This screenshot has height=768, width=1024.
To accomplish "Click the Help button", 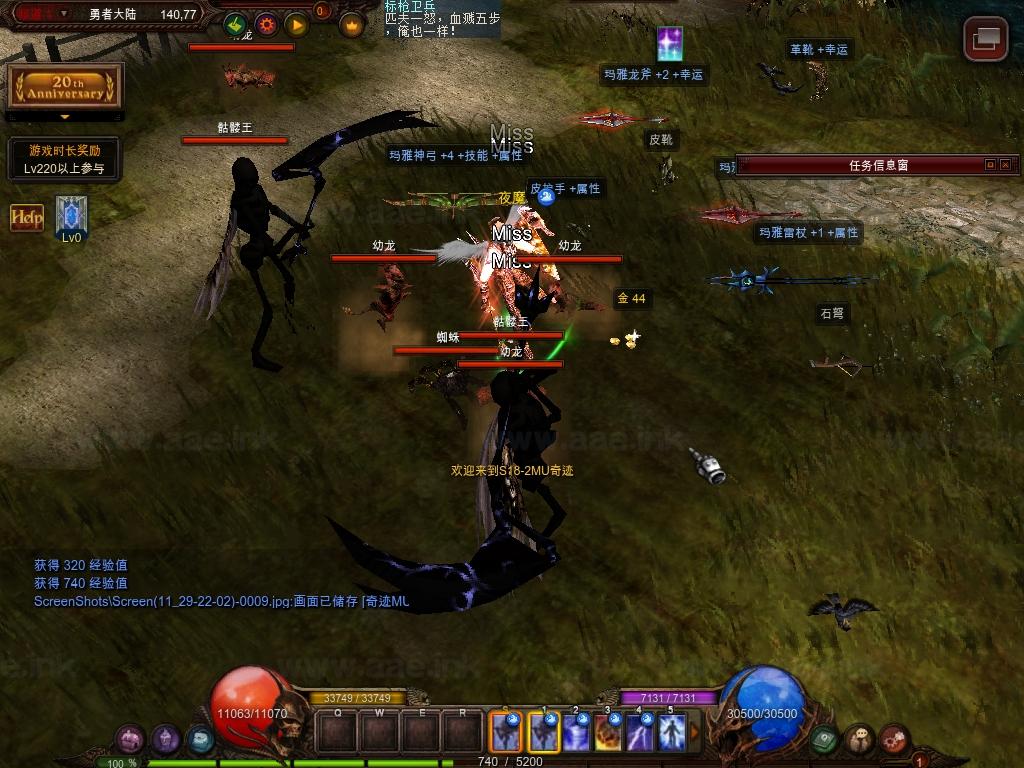I will [27, 217].
